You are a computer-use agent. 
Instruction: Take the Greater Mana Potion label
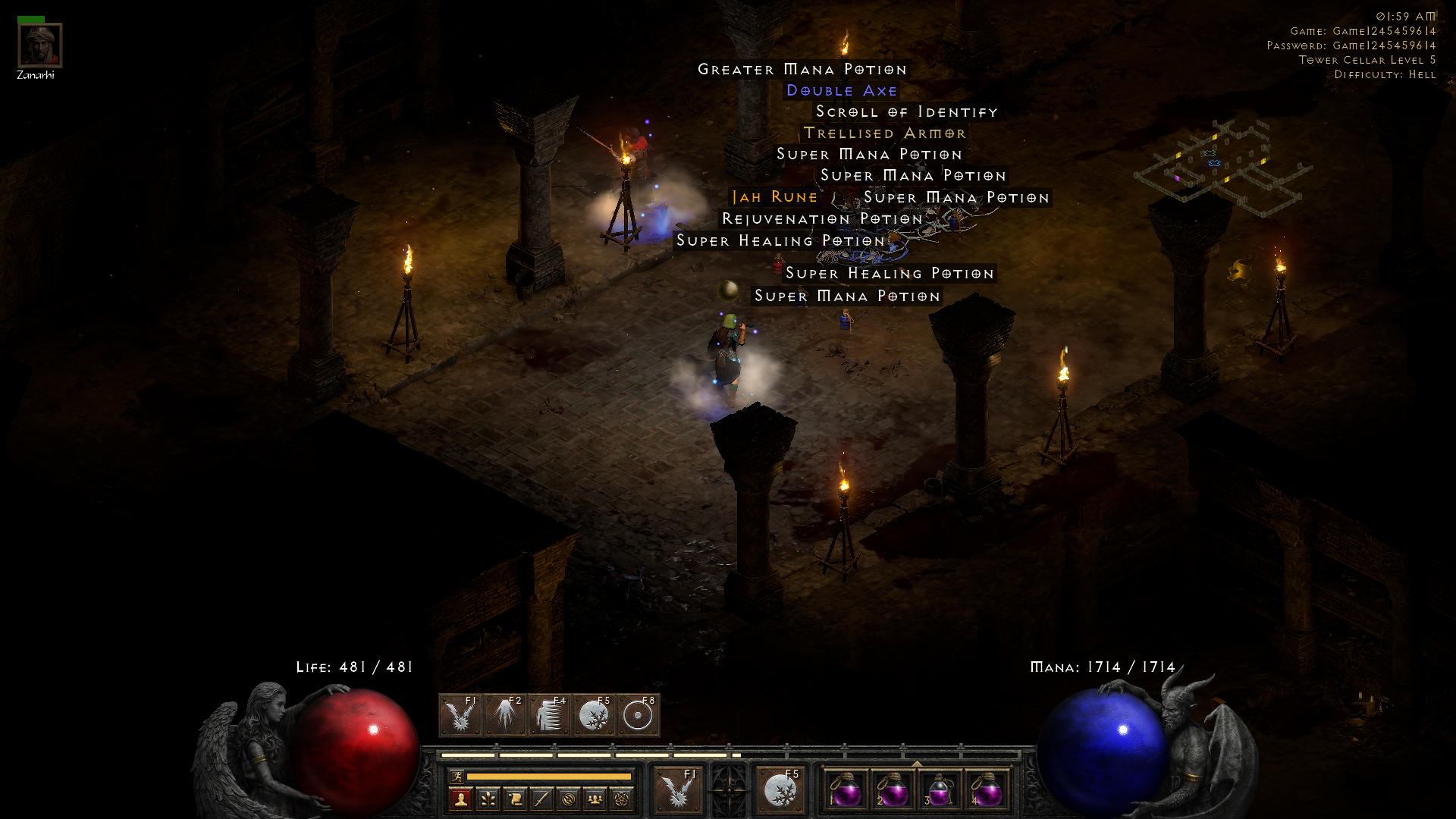pyautogui.click(x=802, y=70)
